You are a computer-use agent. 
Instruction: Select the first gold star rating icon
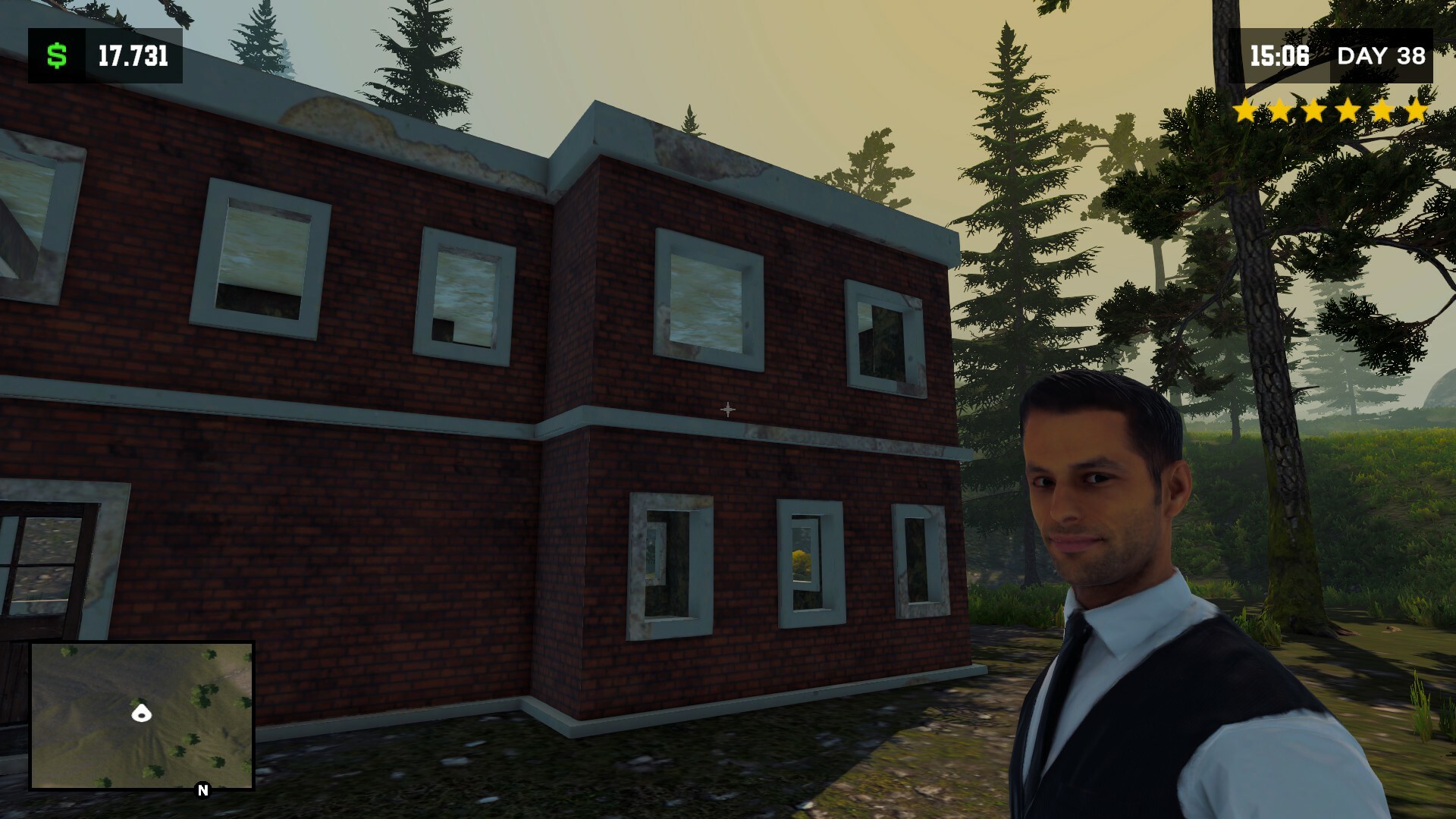(x=1245, y=110)
